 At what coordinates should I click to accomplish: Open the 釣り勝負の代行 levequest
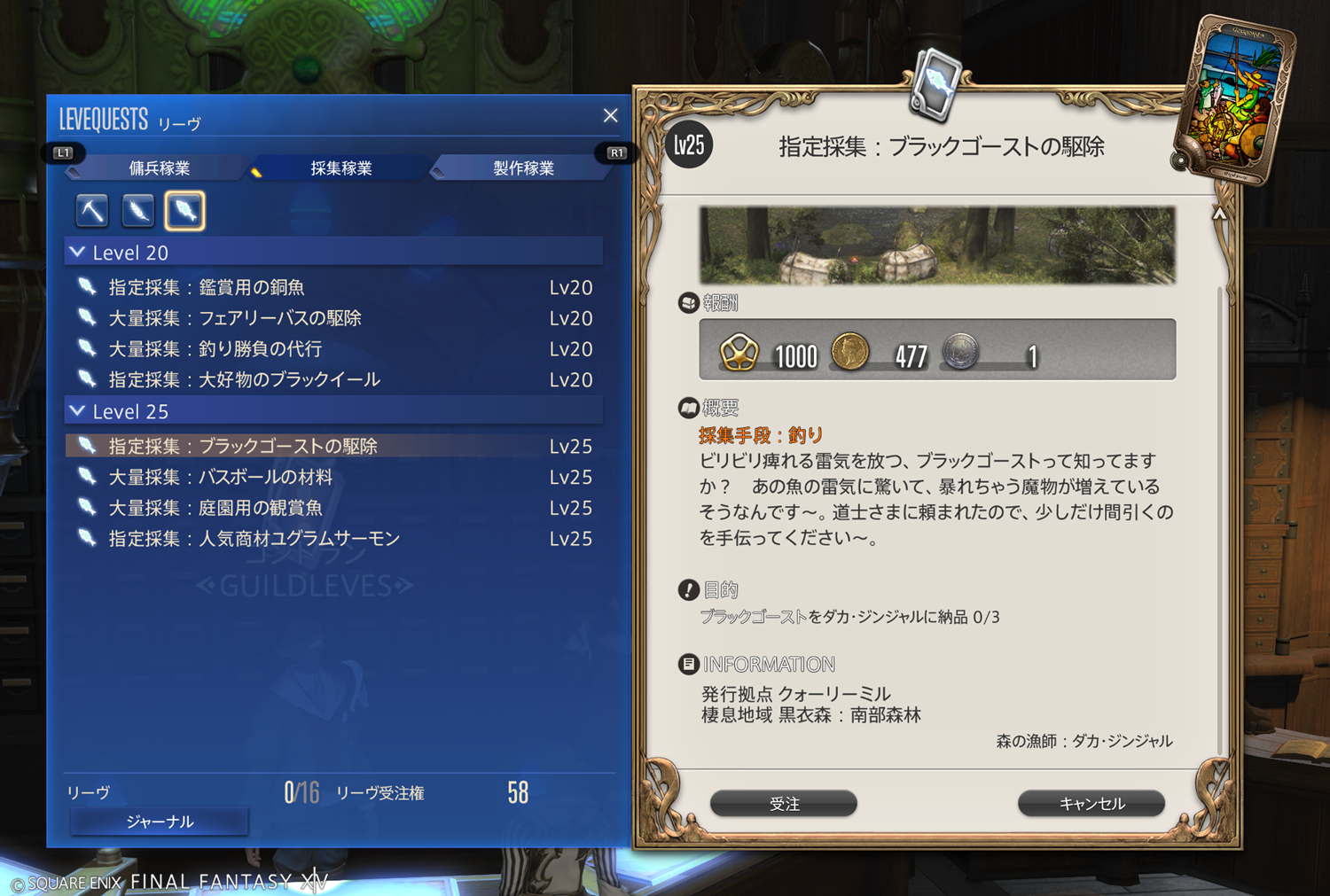click(215, 349)
